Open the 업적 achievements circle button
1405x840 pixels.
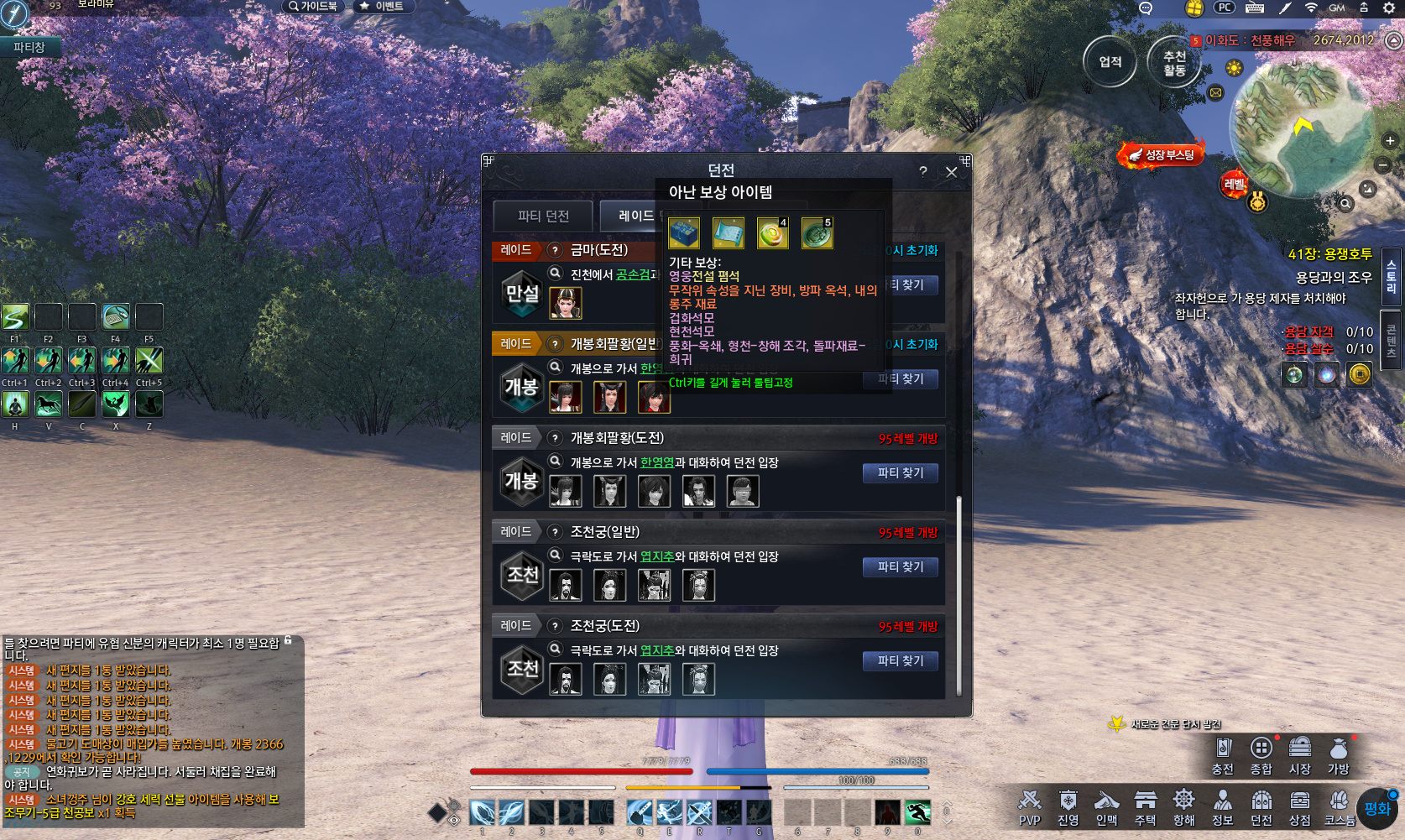[x=1110, y=62]
